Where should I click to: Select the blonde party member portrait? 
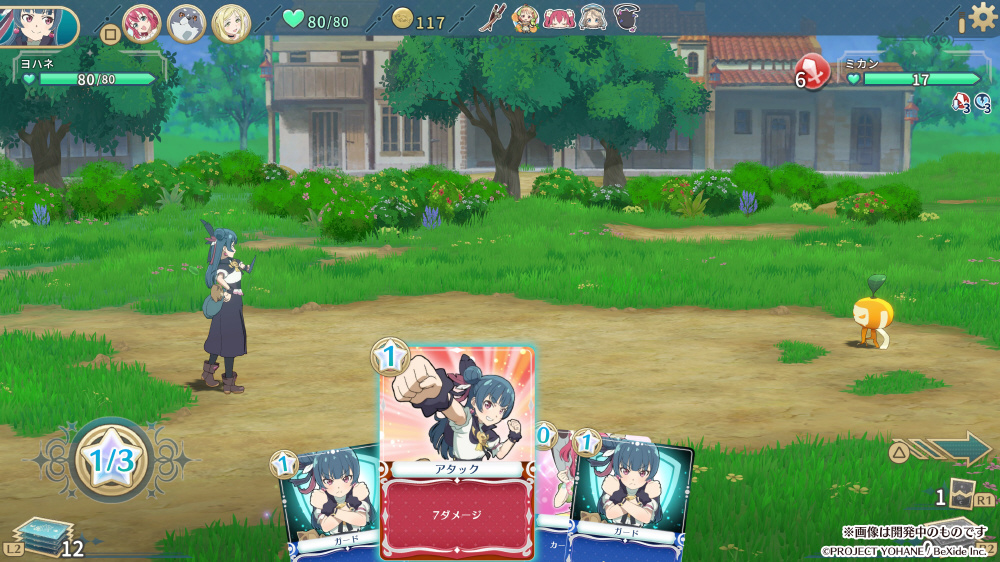click(231, 22)
